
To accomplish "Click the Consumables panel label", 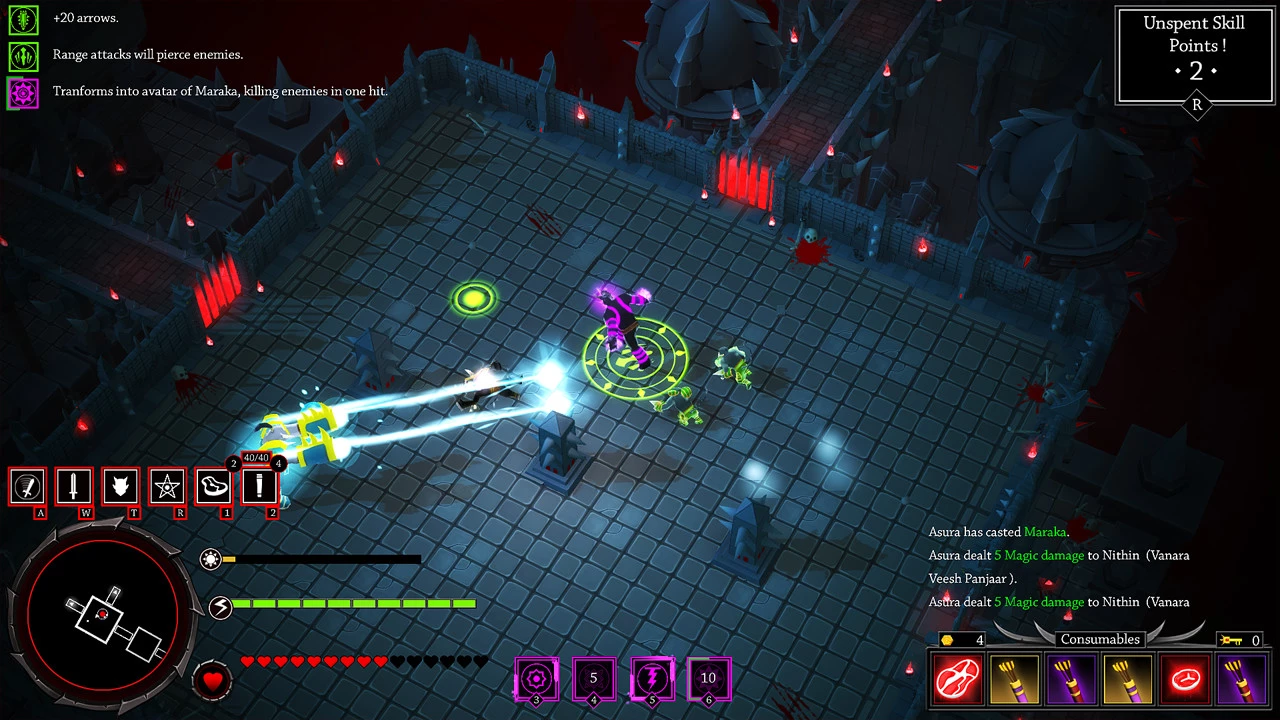I will [1100, 639].
